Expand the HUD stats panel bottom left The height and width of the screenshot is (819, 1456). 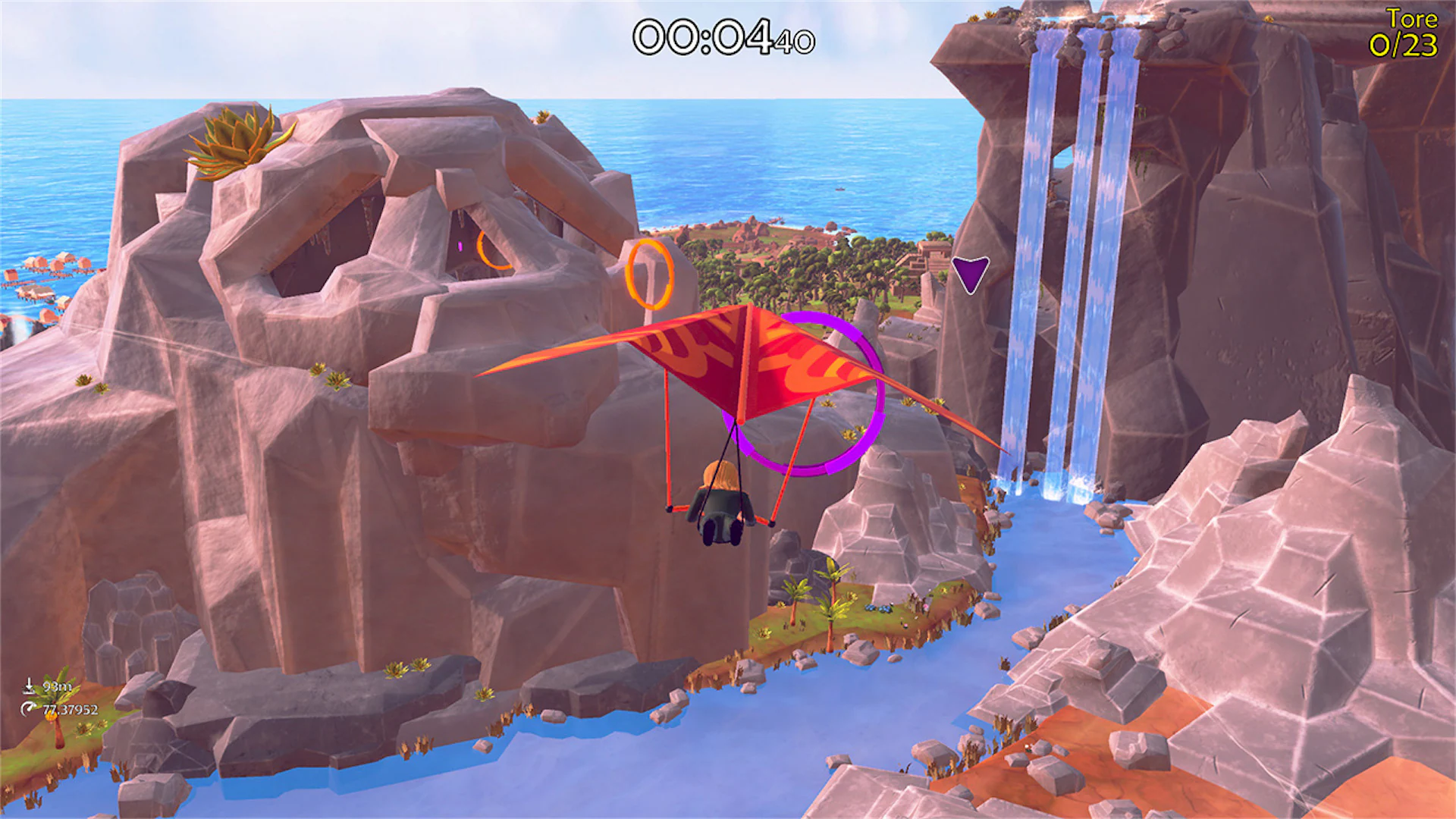tap(53, 698)
